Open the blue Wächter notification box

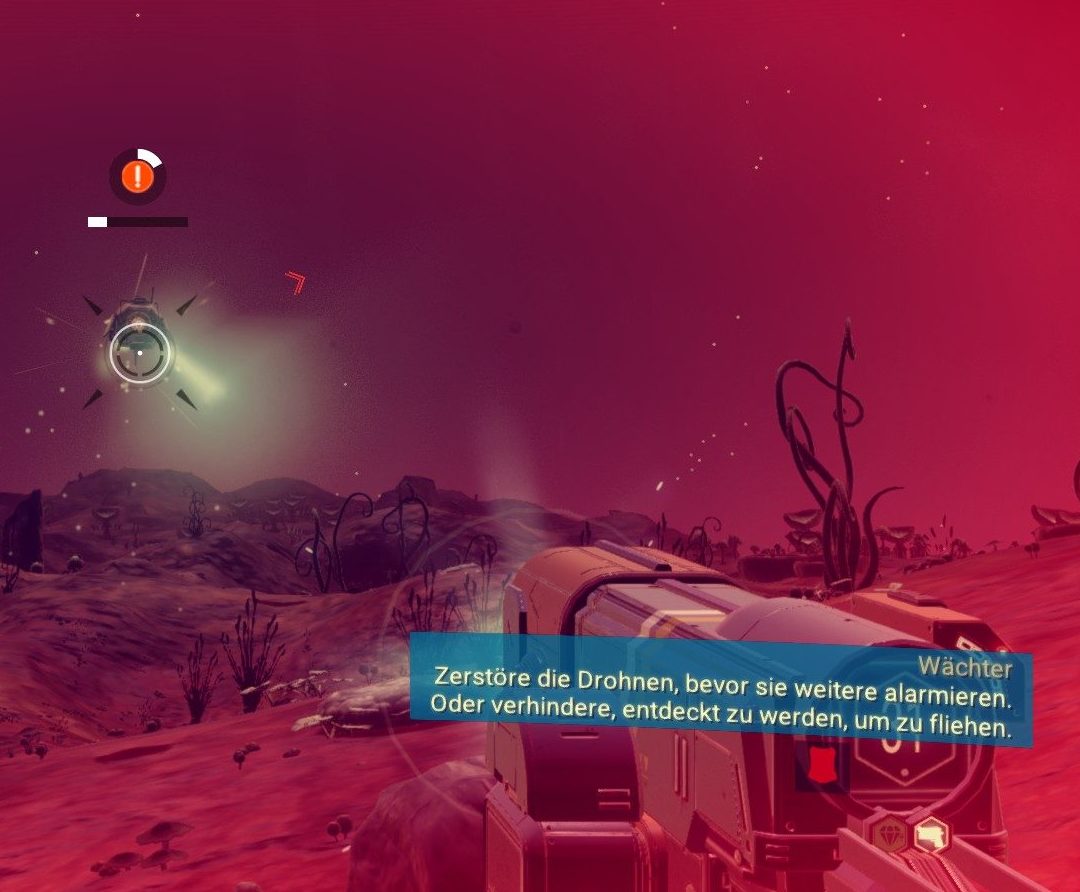click(720, 690)
